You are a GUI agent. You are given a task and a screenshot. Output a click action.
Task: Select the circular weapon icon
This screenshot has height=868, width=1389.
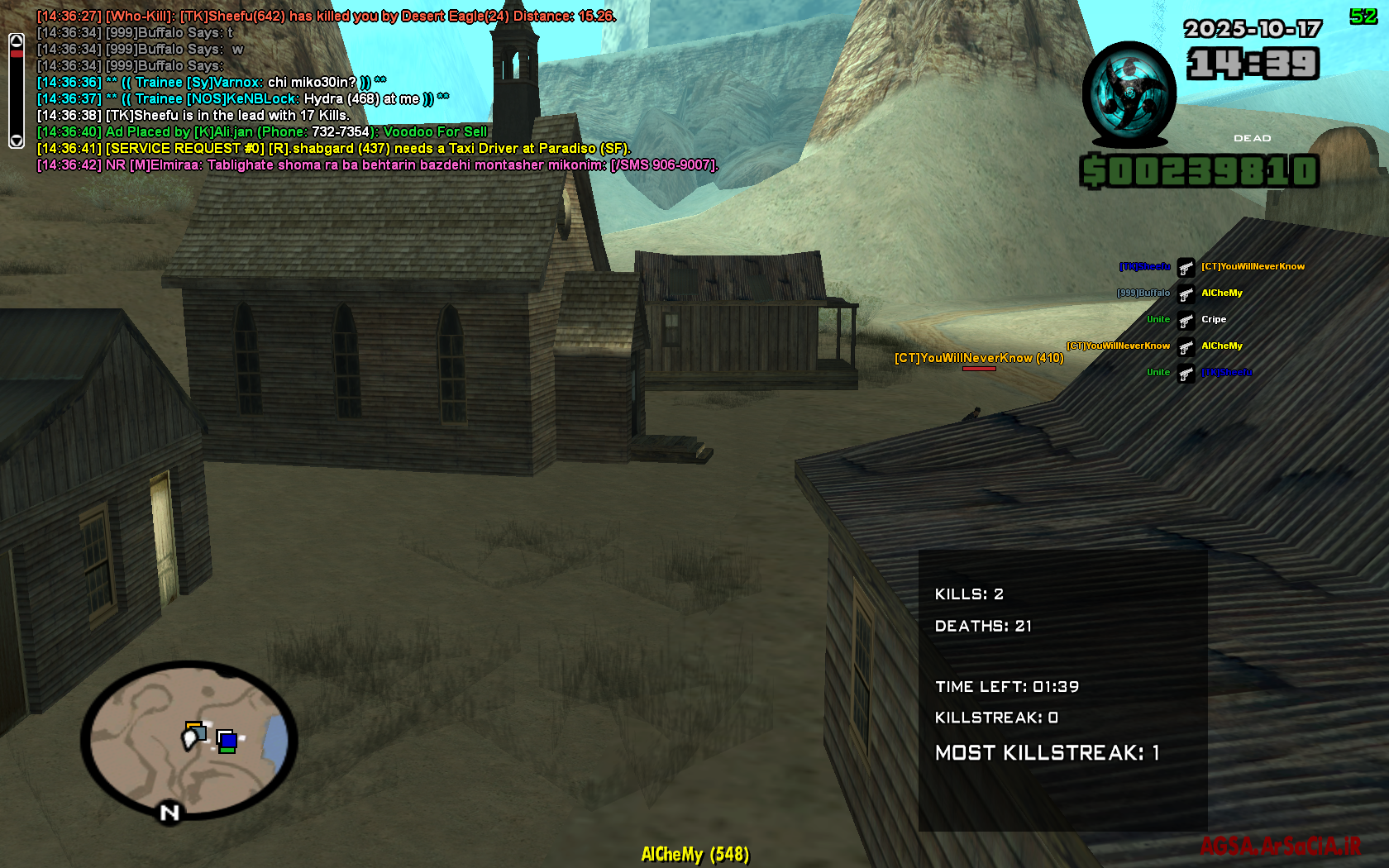pyautogui.click(x=1129, y=93)
